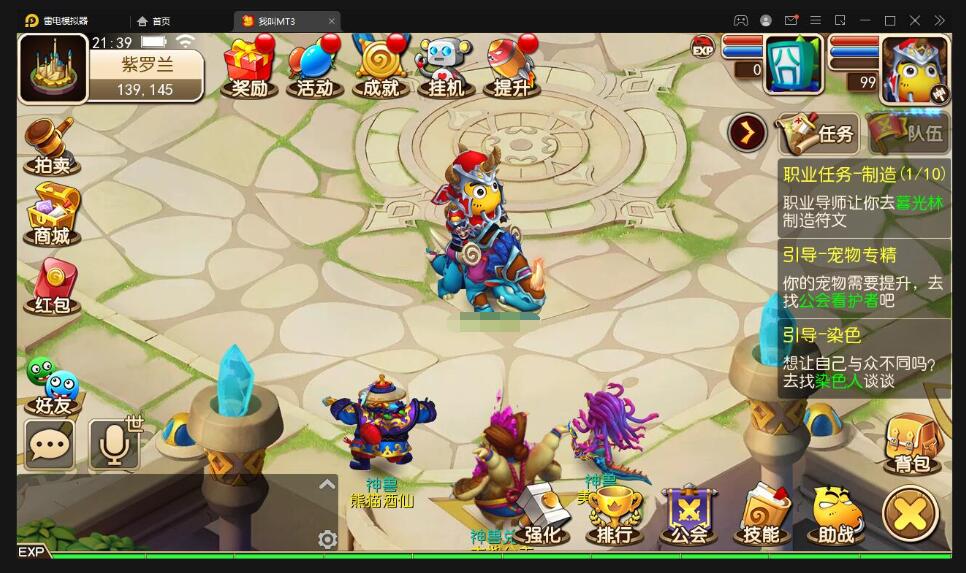Switch to the 任务 quest tab
The height and width of the screenshot is (573, 966).
(817, 133)
